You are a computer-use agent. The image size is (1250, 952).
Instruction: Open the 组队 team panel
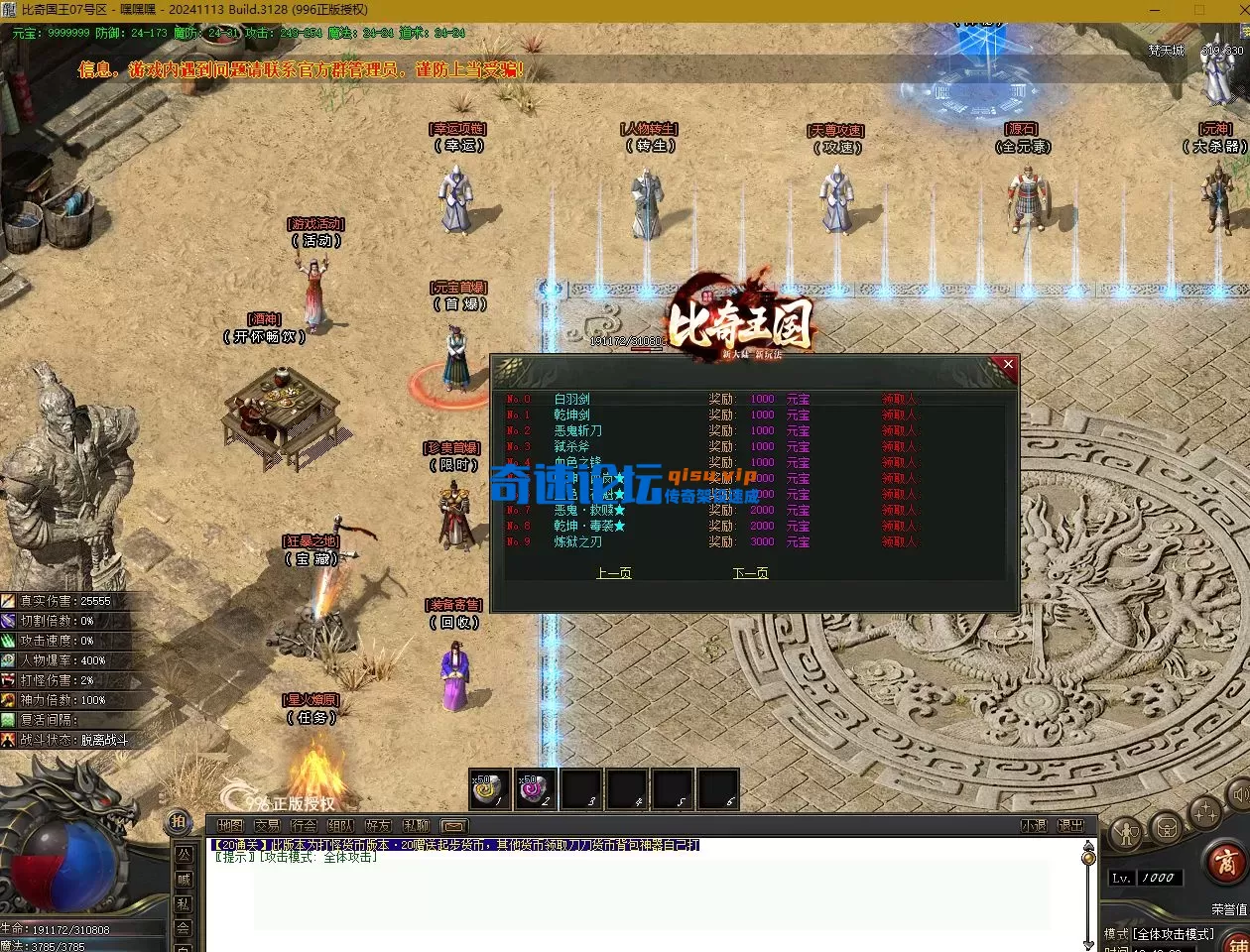pyautogui.click(x=340, y=826)
